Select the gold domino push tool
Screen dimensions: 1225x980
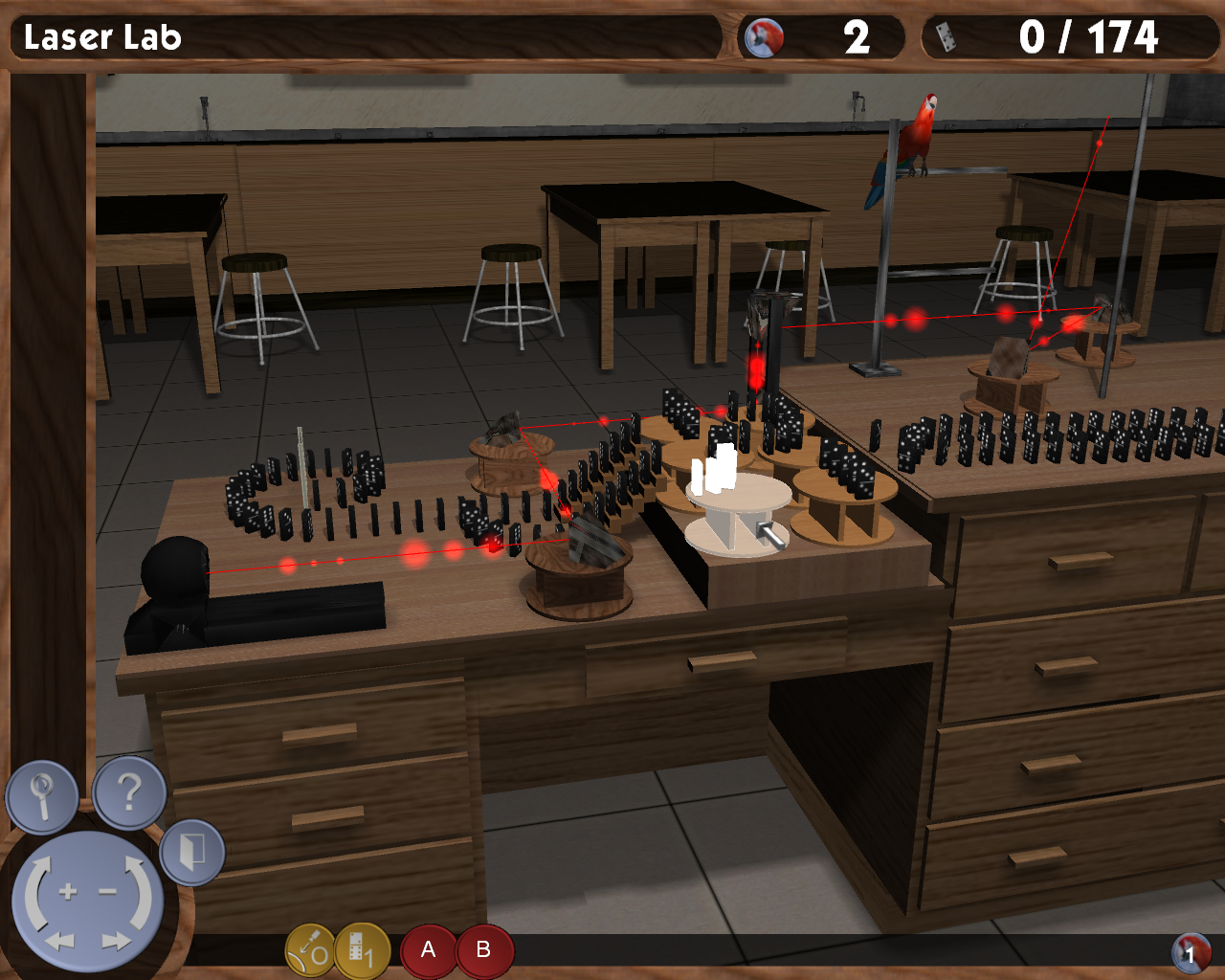coord(311,950)
